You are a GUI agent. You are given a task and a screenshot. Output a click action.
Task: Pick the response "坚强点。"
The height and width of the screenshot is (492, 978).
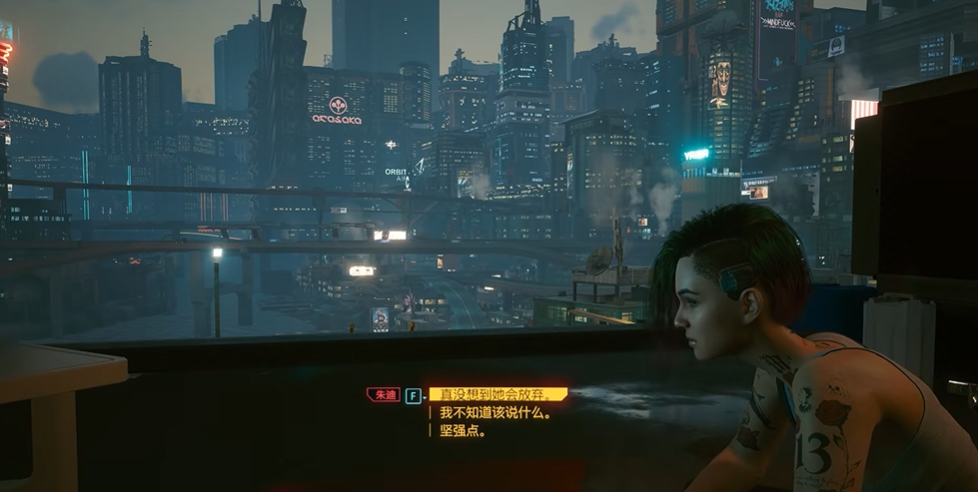pyautogui.click(x=463, y=431)
